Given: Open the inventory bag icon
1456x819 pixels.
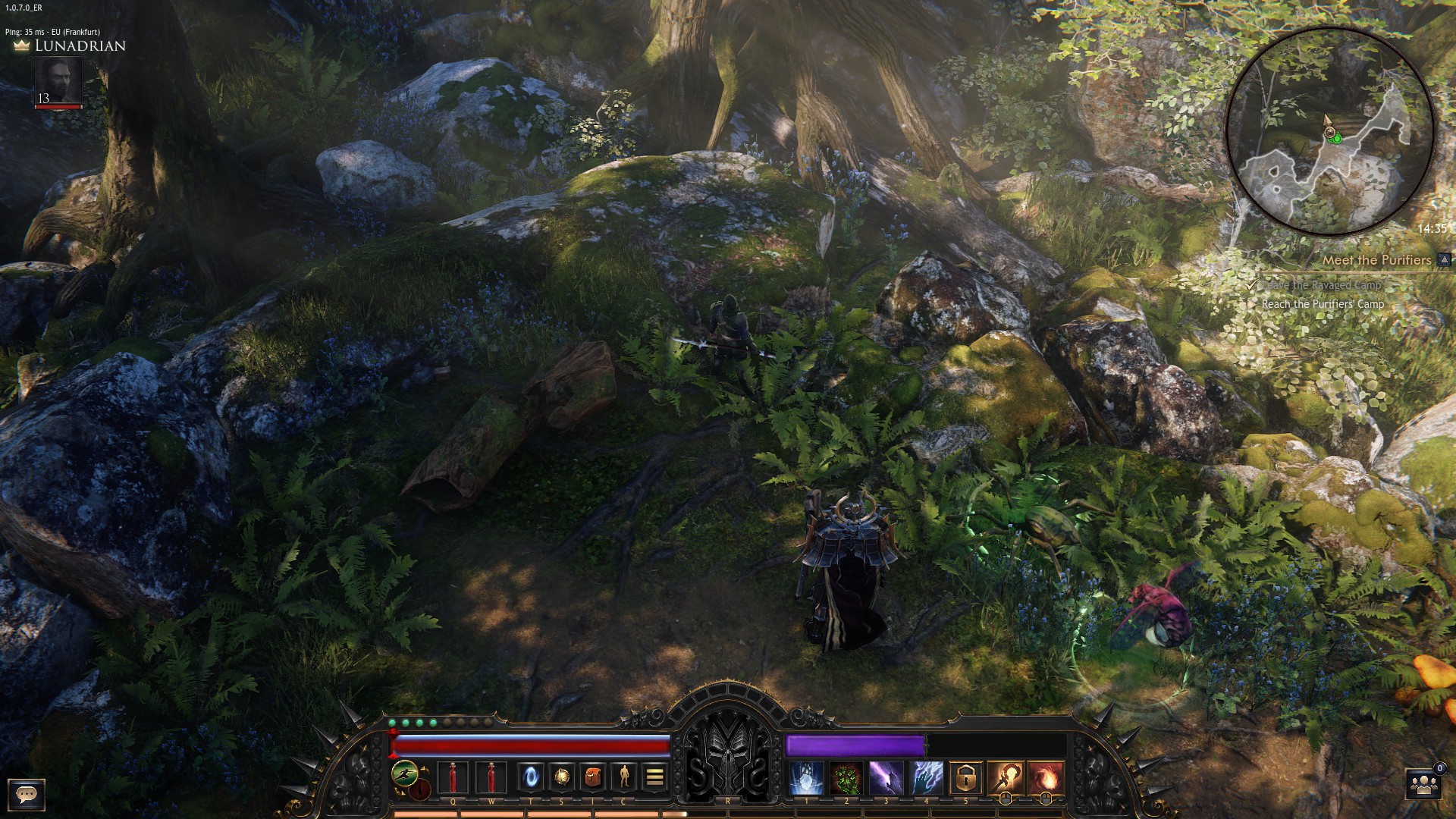Looking at the screenshot, I should tap(593, 778).
